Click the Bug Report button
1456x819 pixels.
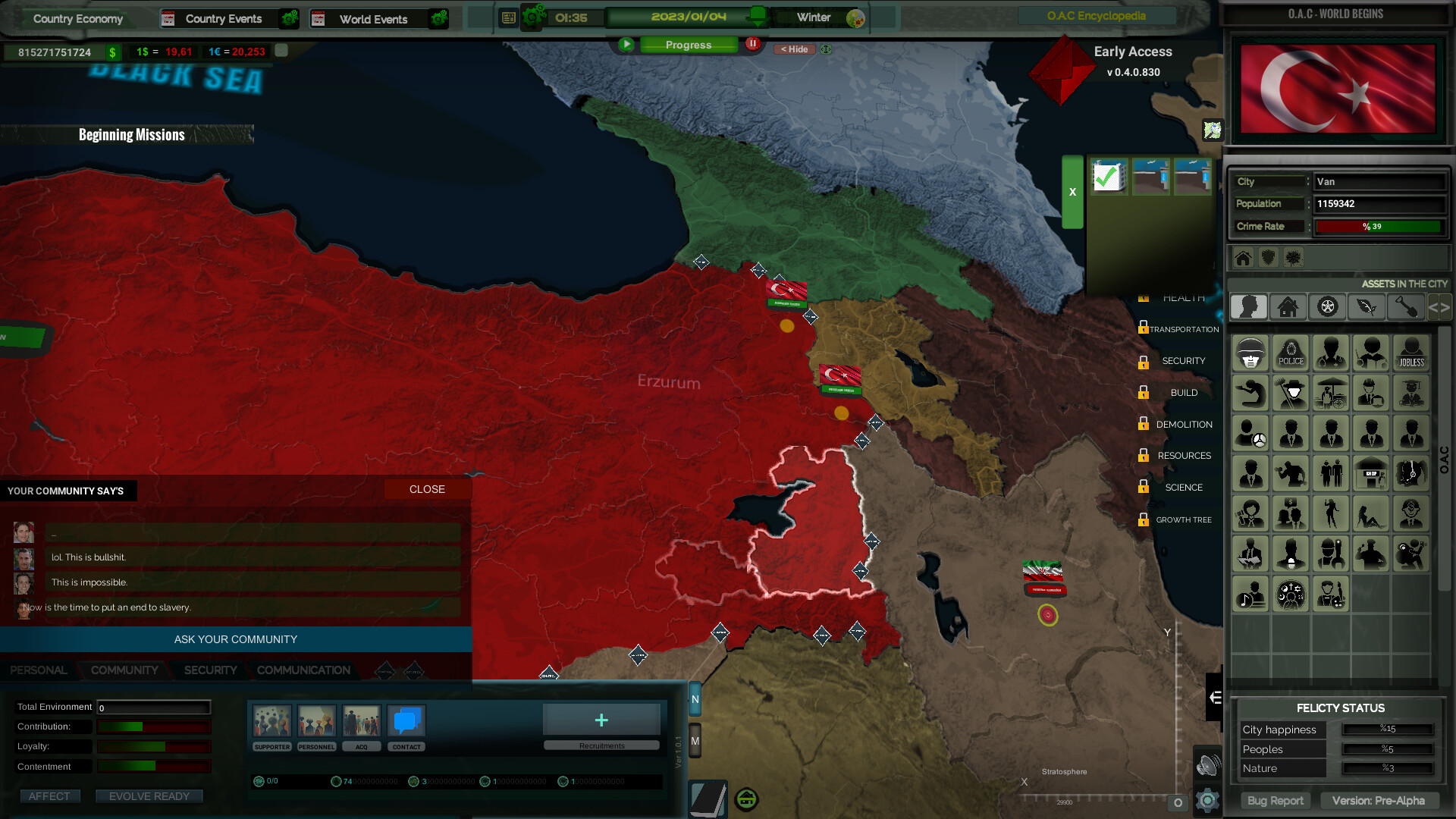(1275, 800)
